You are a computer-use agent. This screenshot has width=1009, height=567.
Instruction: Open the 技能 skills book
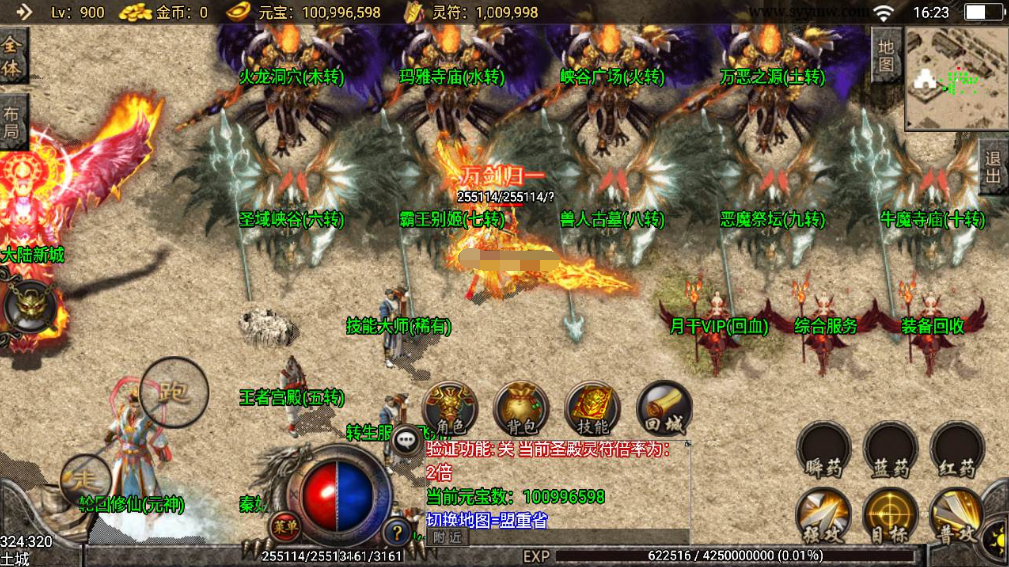click(593, 406)
